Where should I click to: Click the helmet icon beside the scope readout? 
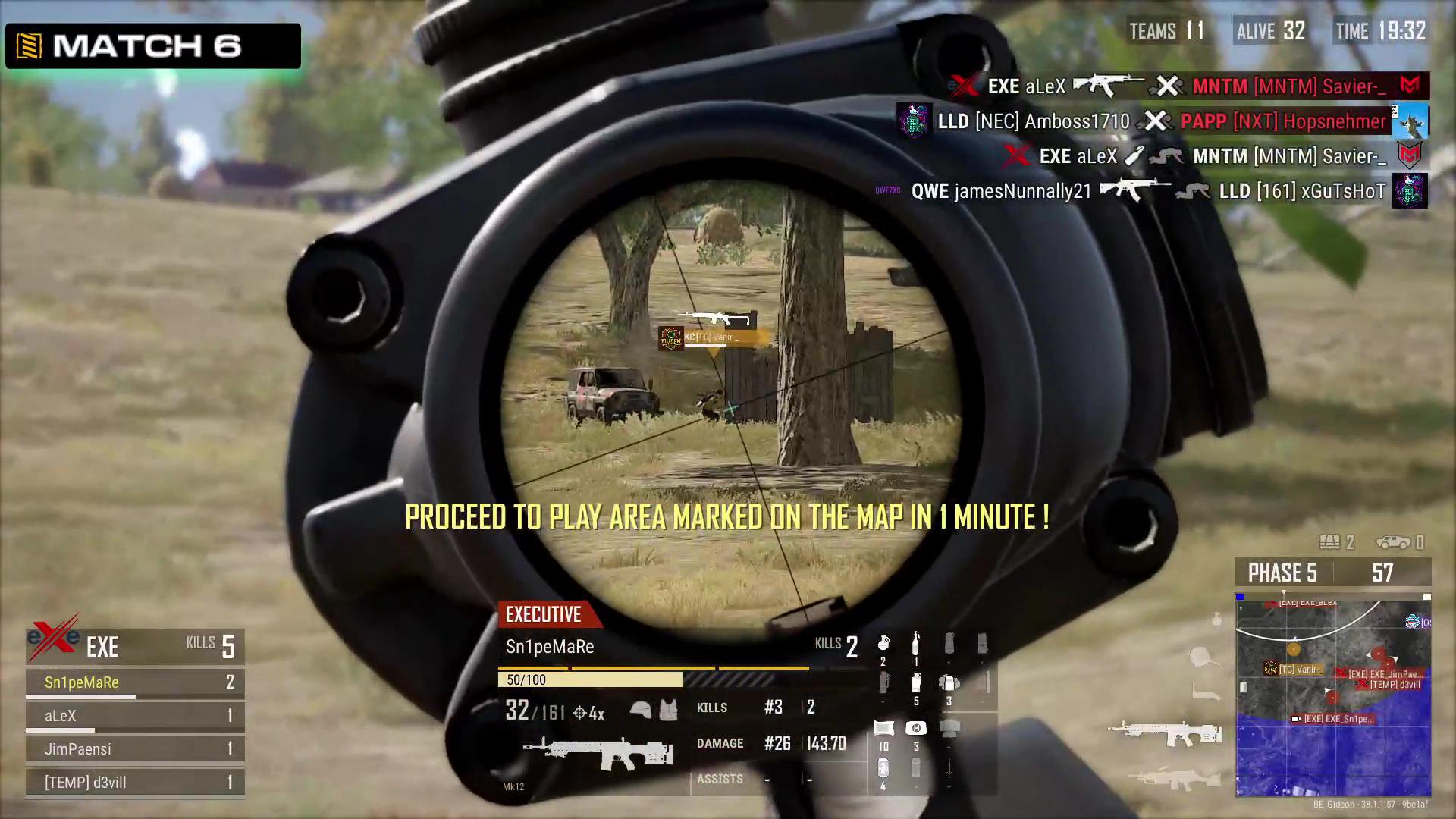pos(641,711)
